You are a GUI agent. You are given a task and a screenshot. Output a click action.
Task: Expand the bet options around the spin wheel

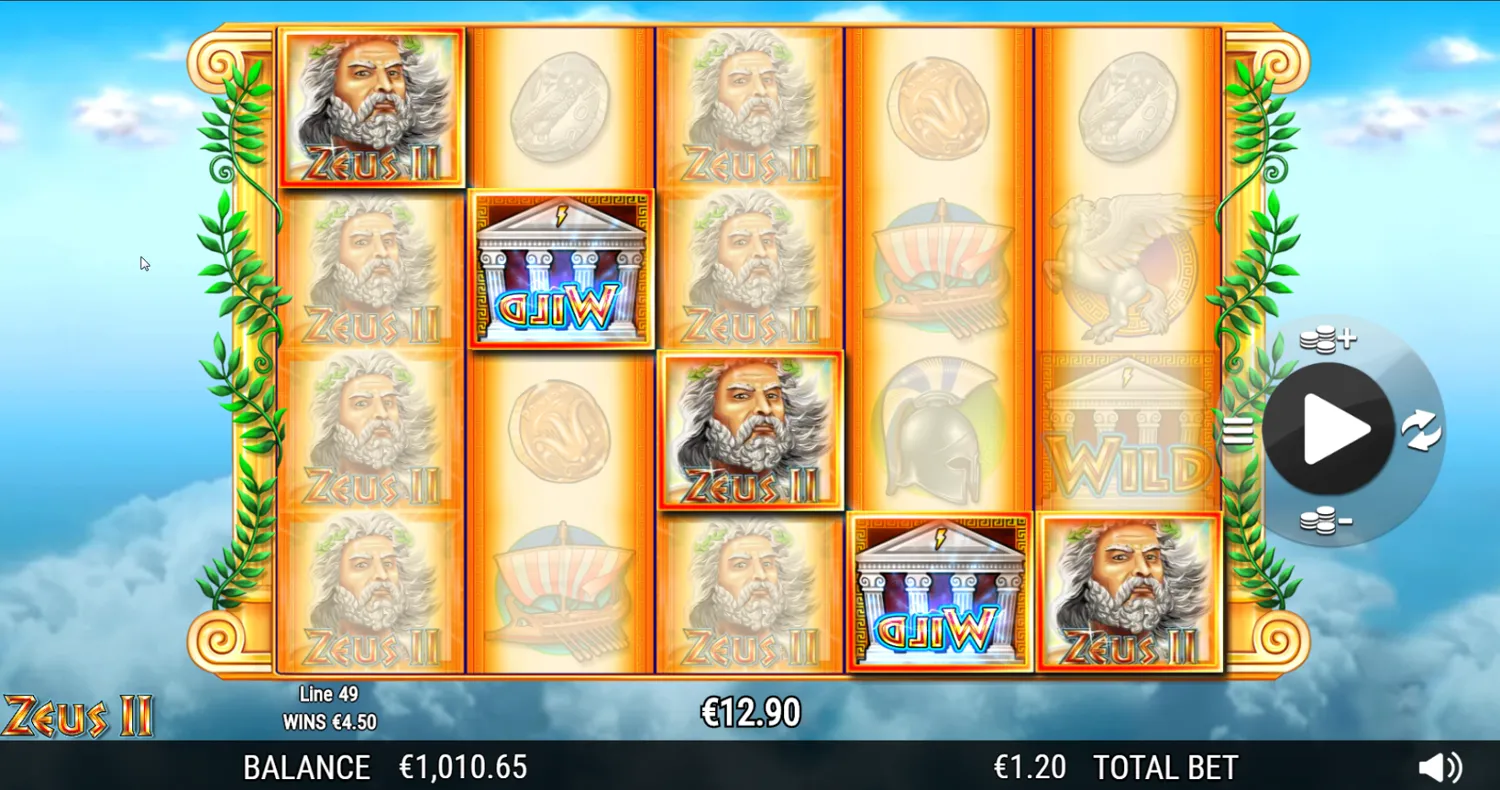(1327, 339)
